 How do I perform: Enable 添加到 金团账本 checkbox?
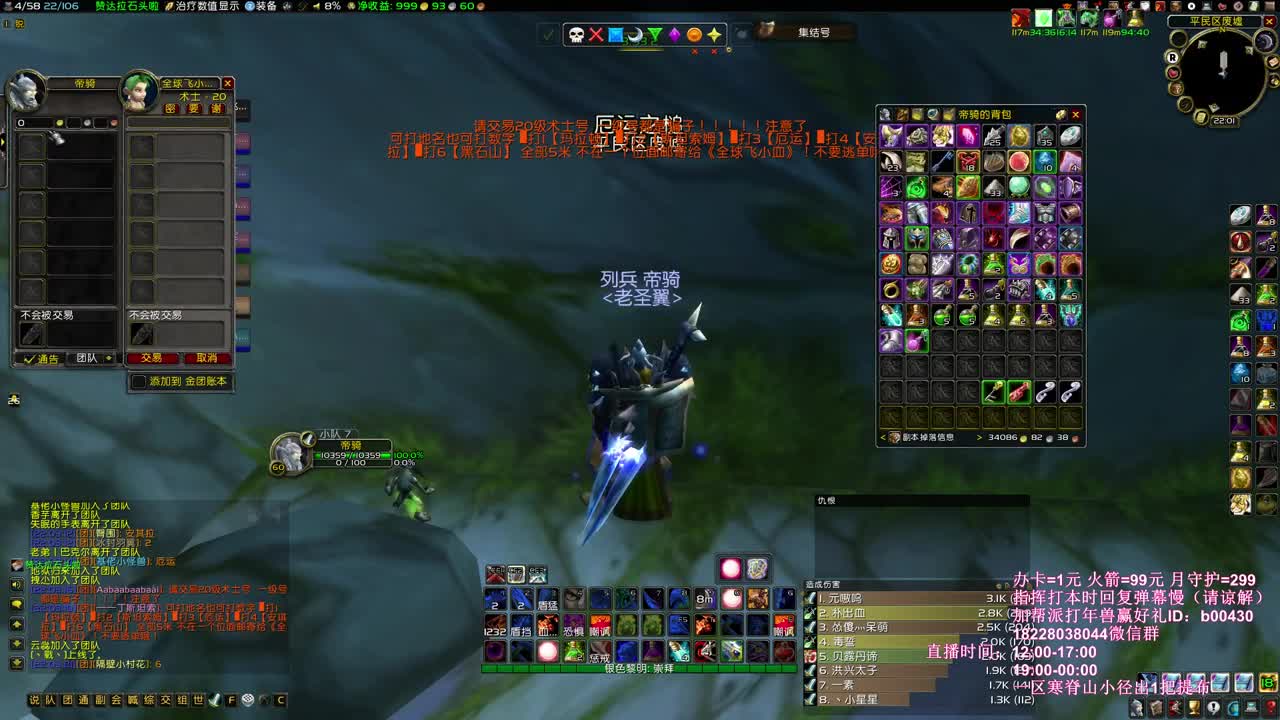pos(139,380)
